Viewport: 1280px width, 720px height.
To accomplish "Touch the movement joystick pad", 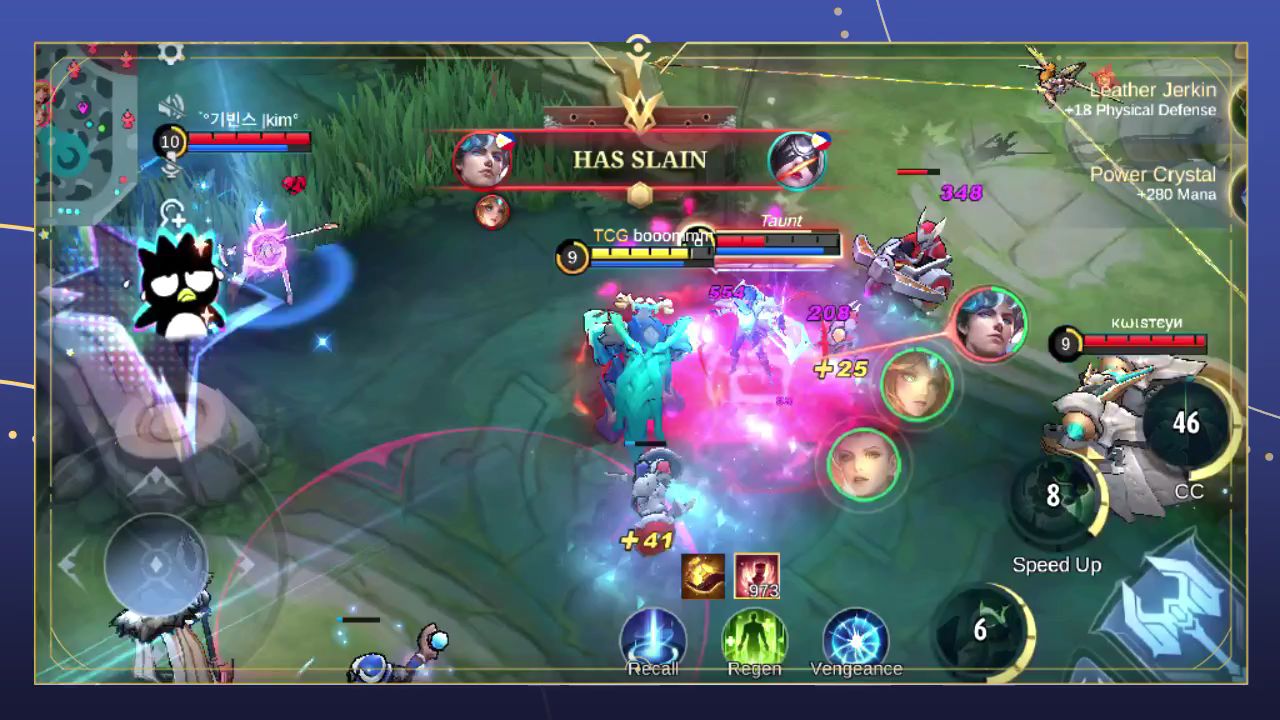I will click(x=156, y=564).
